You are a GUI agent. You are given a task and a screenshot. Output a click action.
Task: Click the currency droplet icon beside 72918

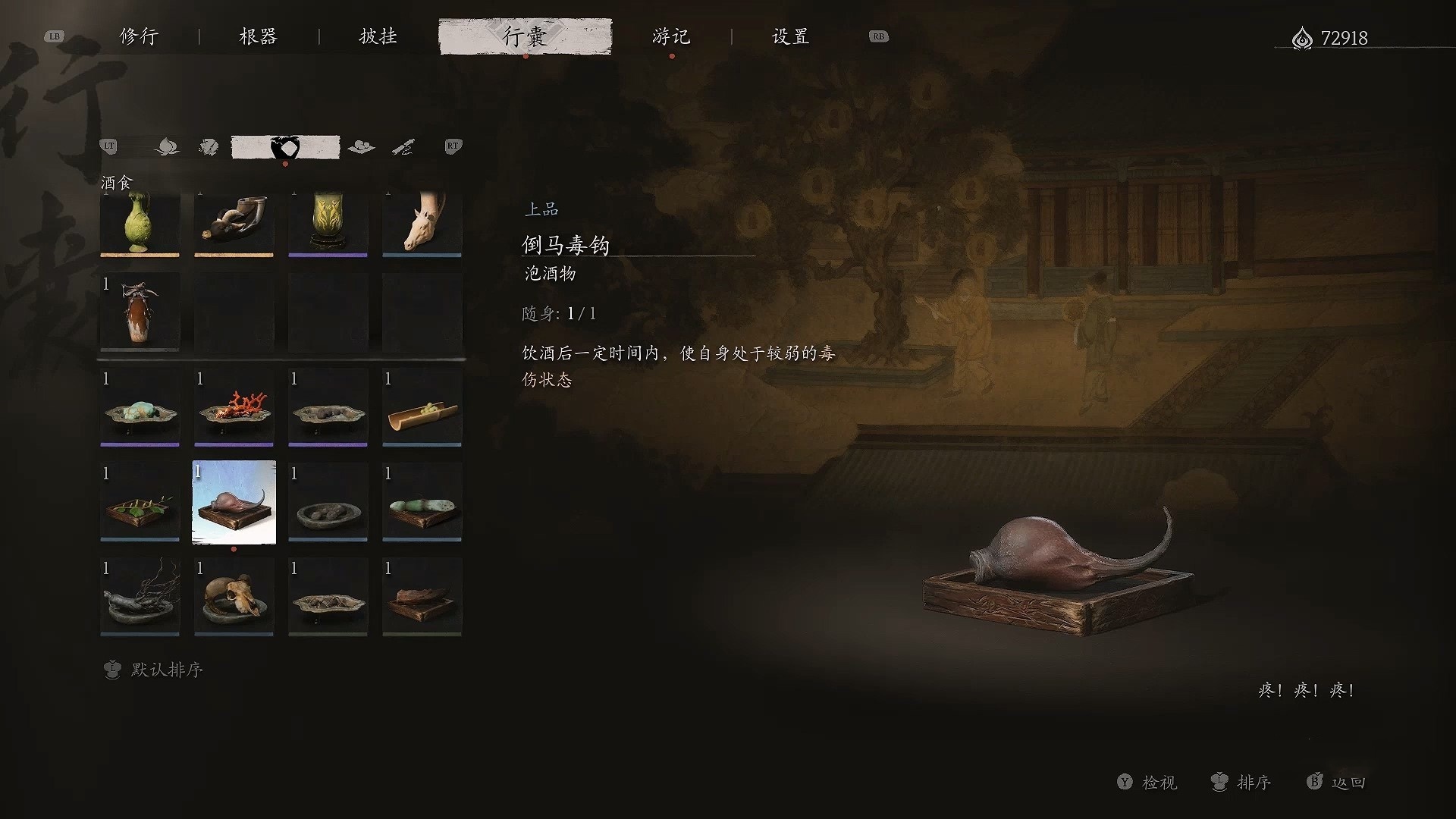tap(1302, 38)
